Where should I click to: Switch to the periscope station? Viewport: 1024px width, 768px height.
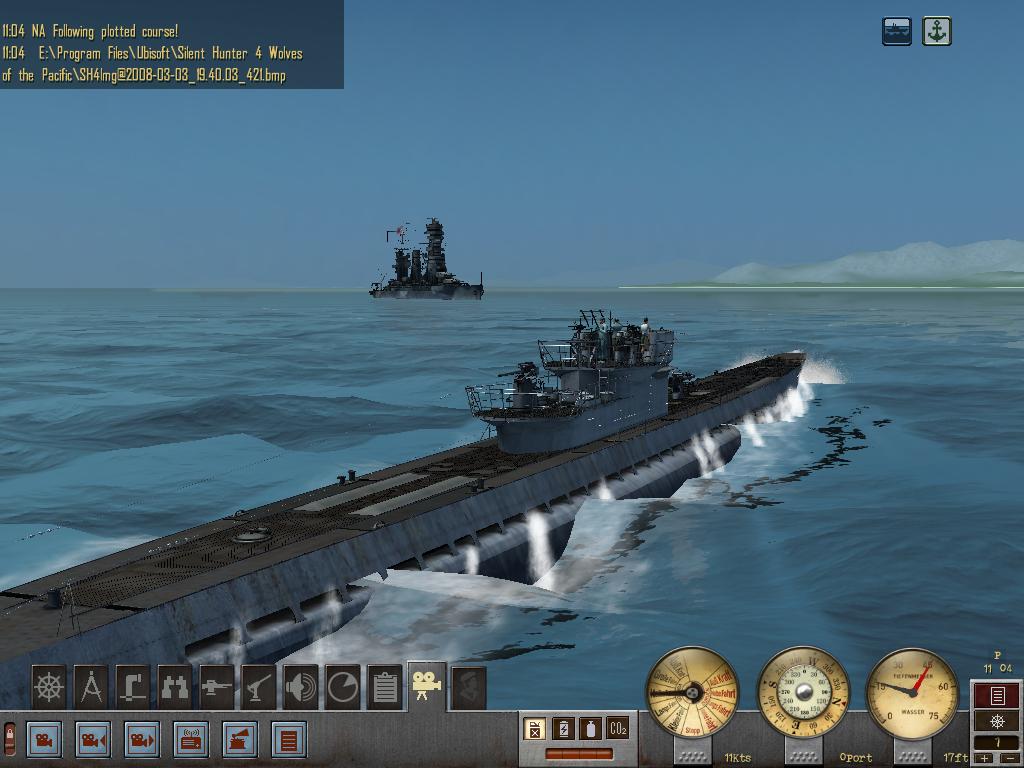(133, 688)
